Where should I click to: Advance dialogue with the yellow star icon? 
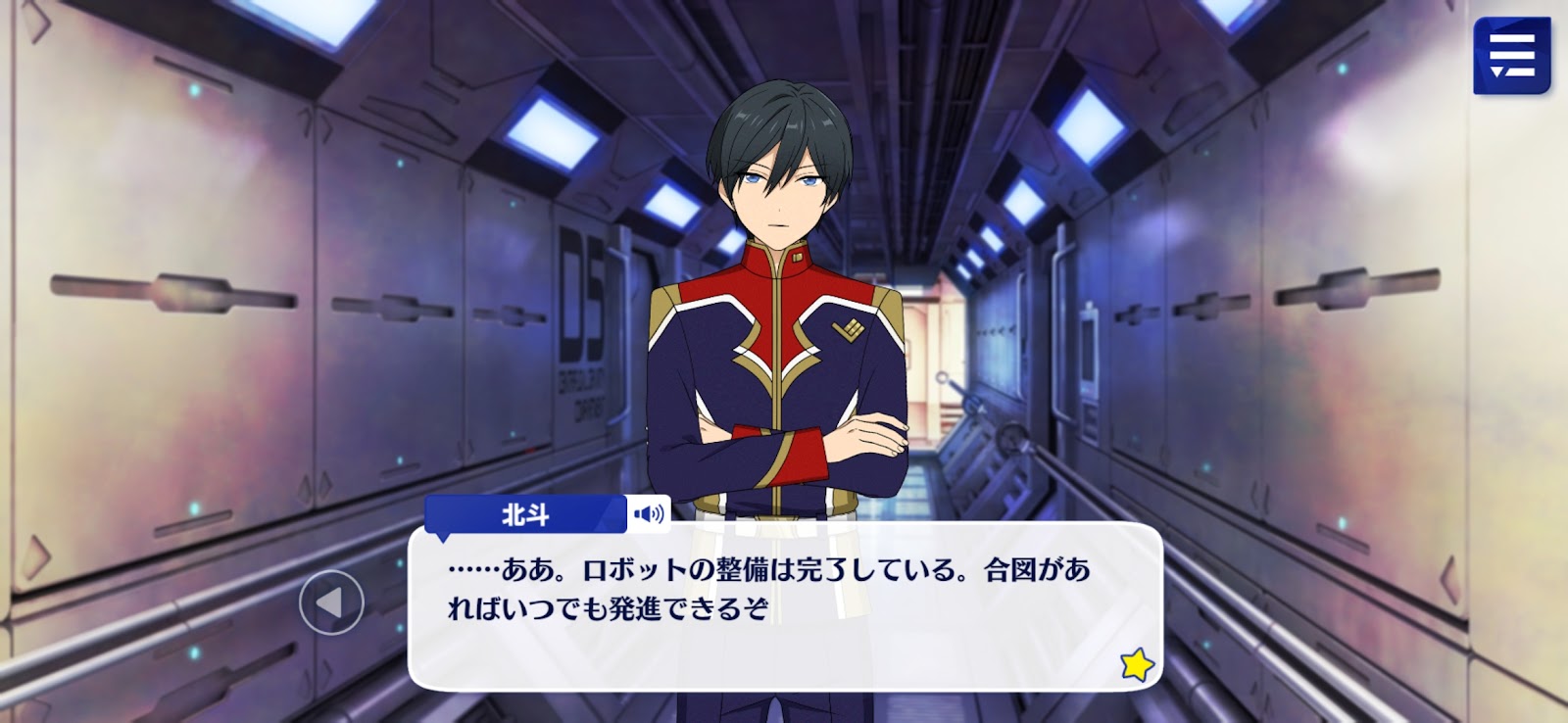point(1137,665)
